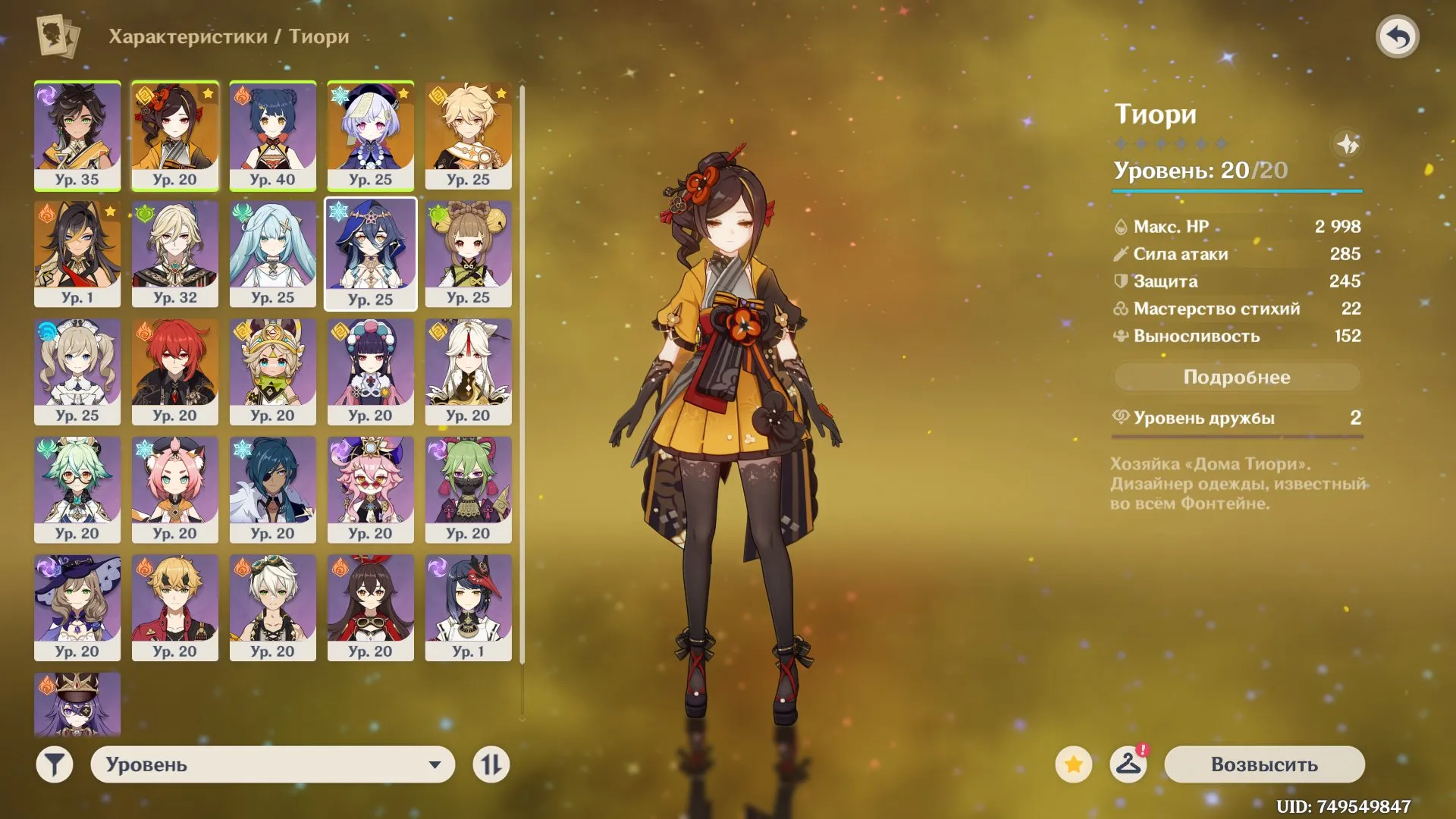Select the Diluc character portrait
The image size is (1456, 819).
[x=174, y=372]
